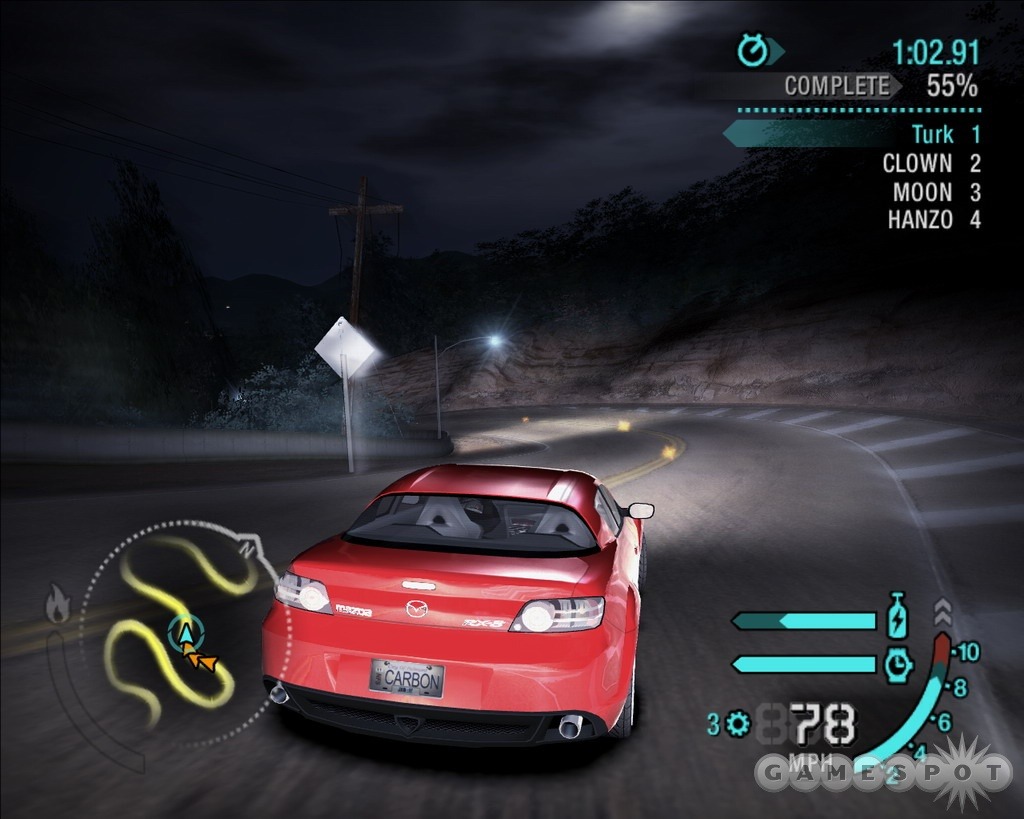Select the player arrow marker on the minimap
This screenshot has height=819, width=1024.
pos(184,632)
